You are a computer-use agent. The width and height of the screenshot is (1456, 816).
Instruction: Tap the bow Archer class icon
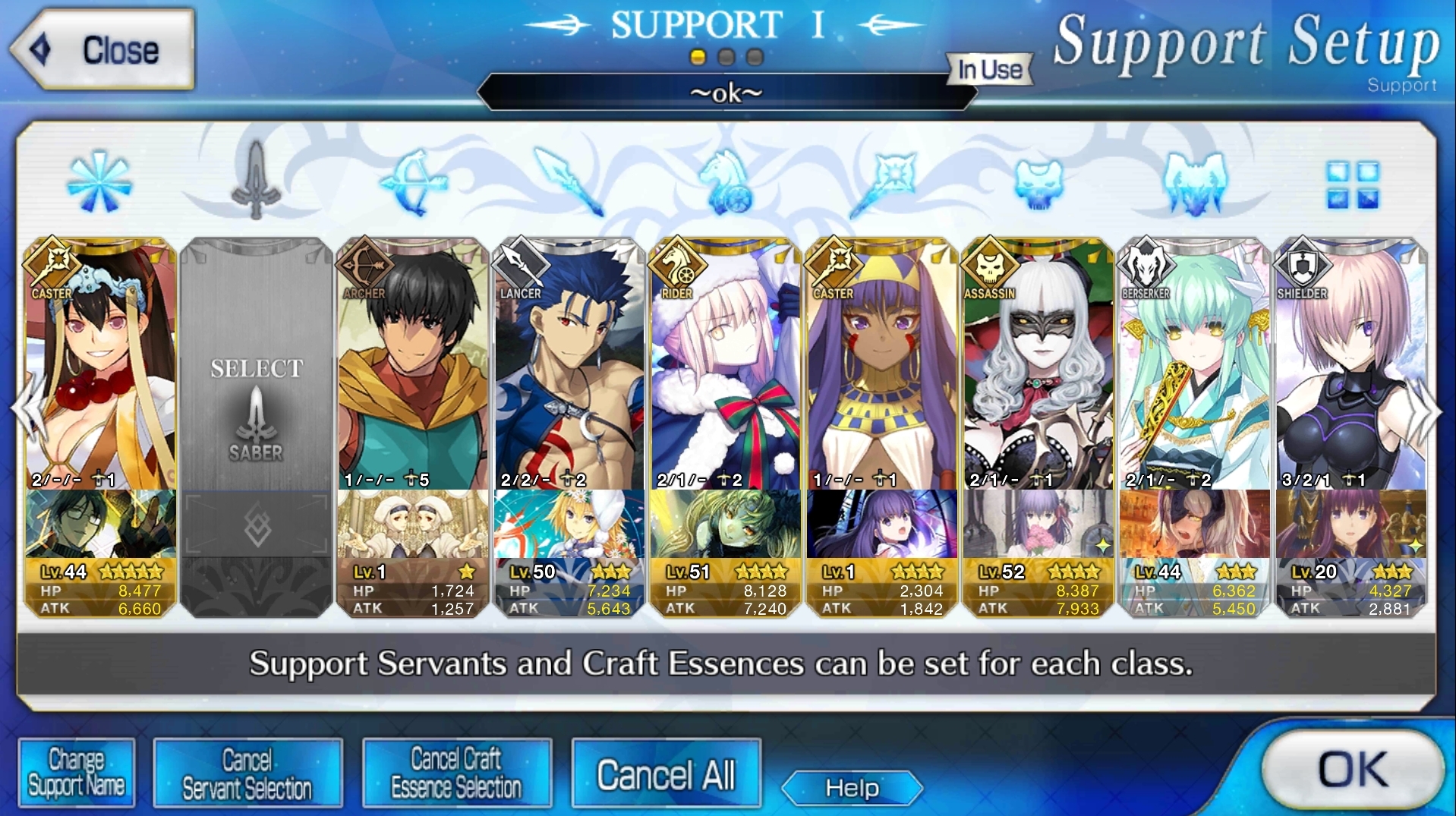413,182
